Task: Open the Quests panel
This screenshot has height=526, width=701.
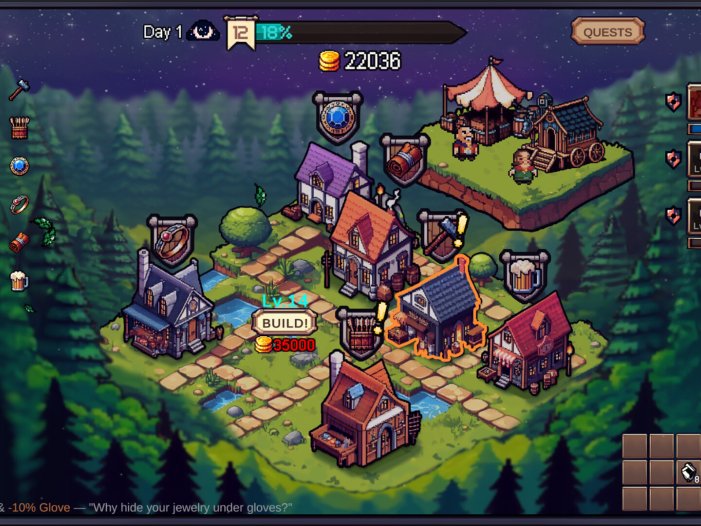Action: pos(607,32)
